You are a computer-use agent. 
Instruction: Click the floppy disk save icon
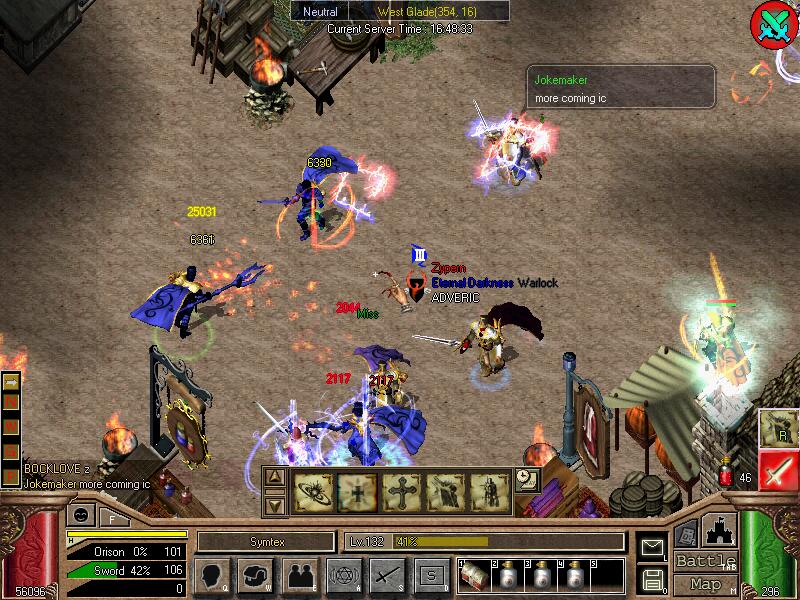pyautogui.click(x=652, y=578)
